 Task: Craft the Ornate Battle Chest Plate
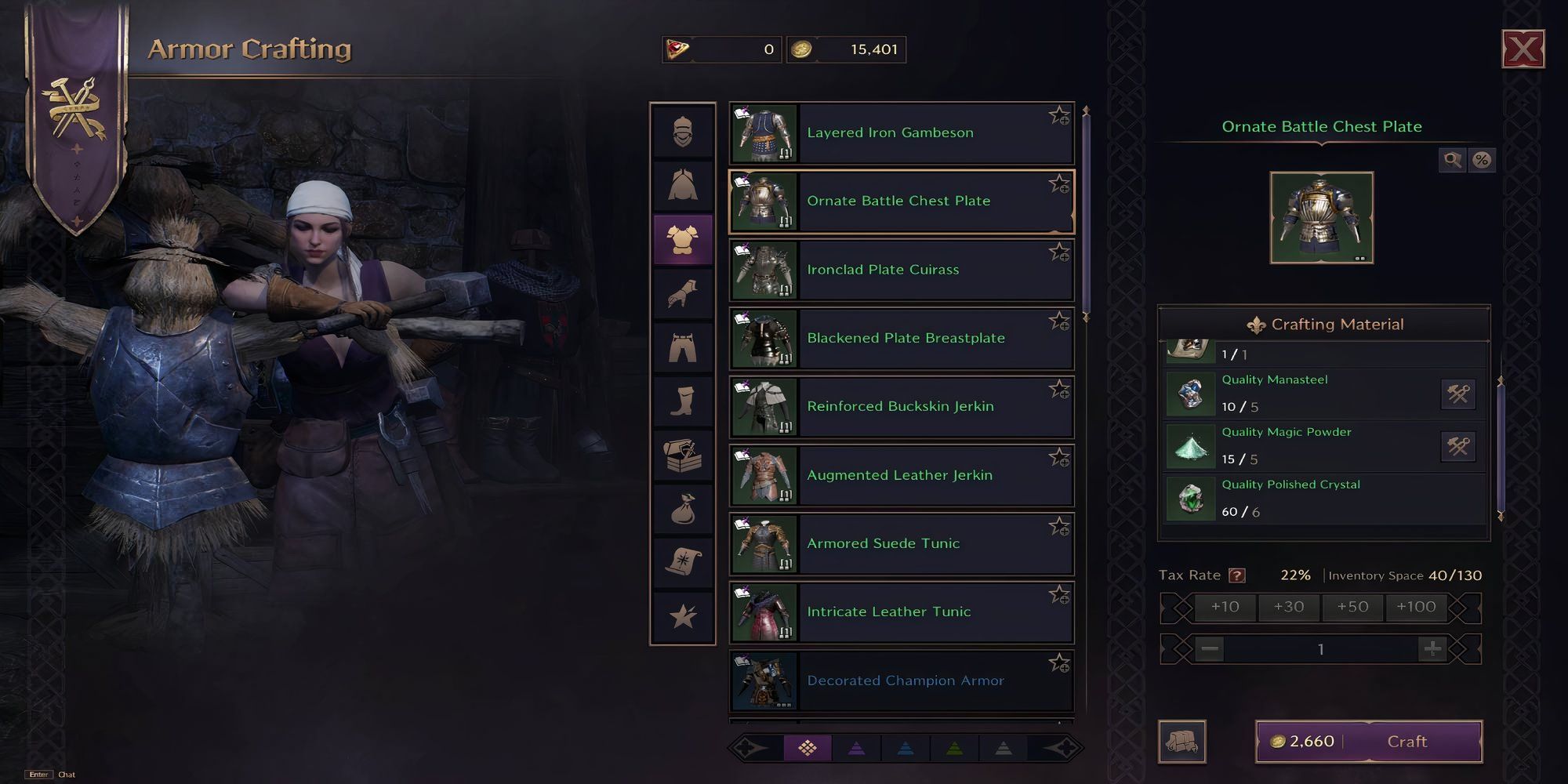(1406, 742)
